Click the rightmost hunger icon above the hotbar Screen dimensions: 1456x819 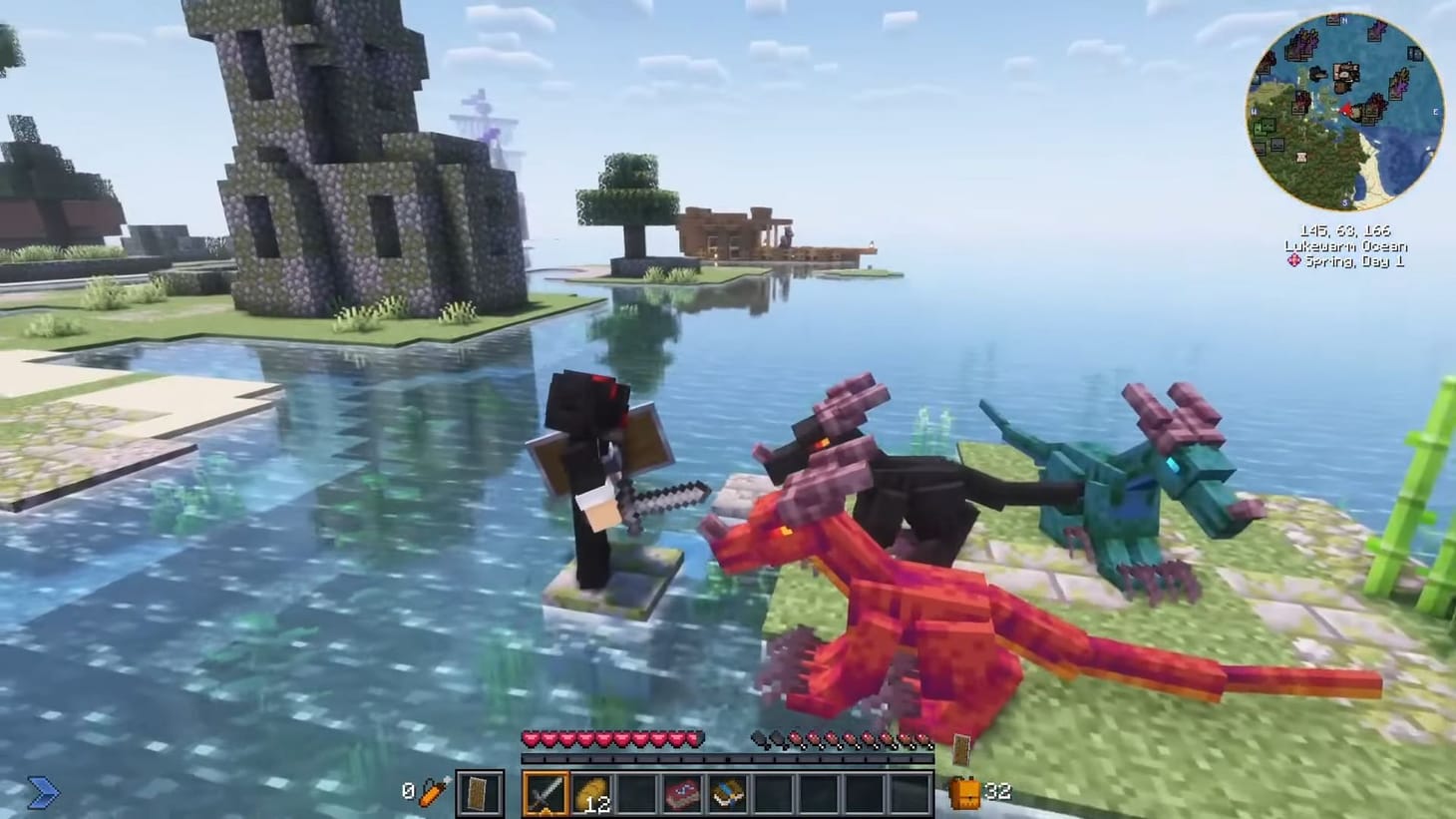pyautogui.click(x=924, y=738)
